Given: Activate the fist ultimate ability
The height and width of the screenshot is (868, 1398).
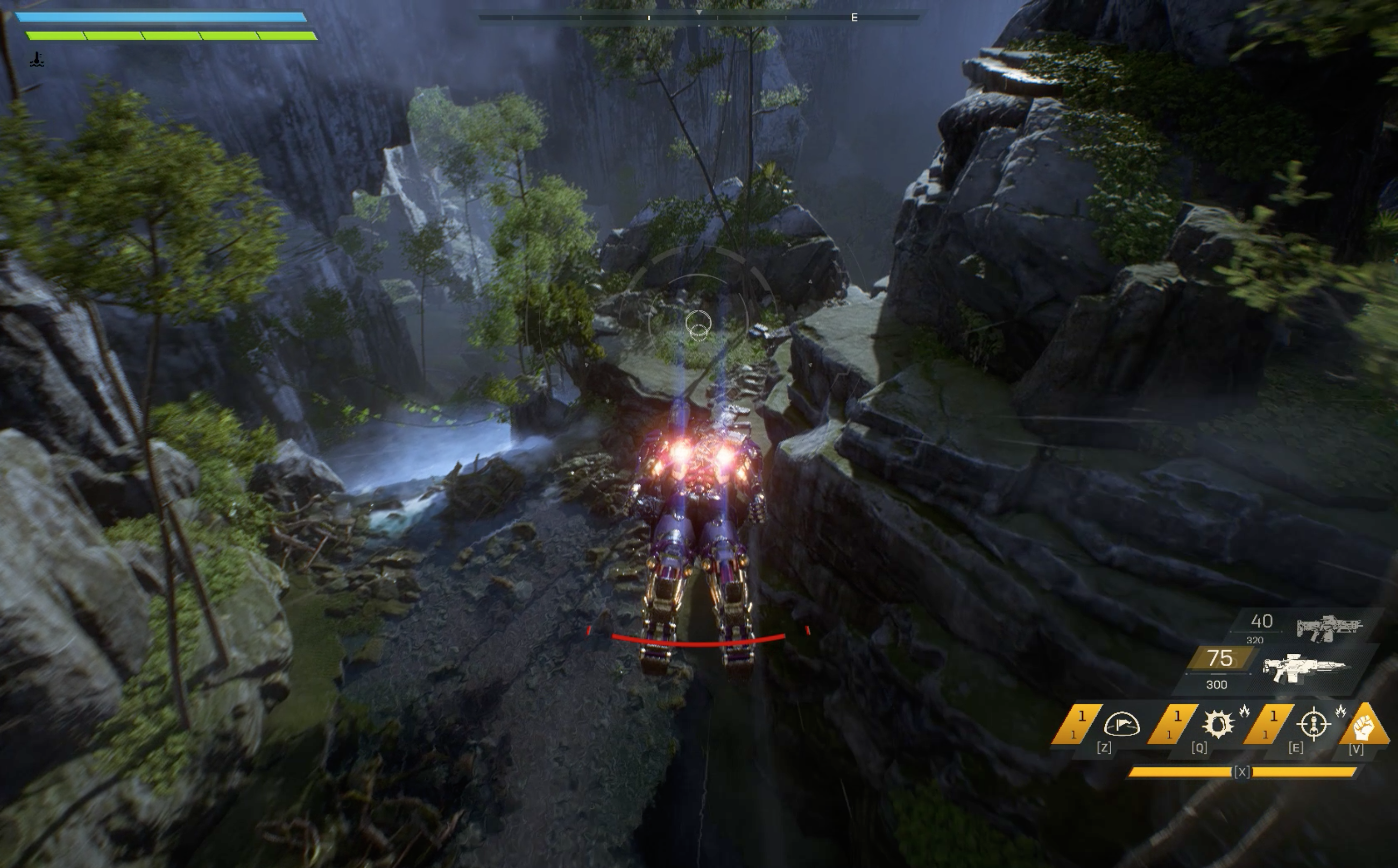Looking at the screenshot, I should [x=1364, y=727].
